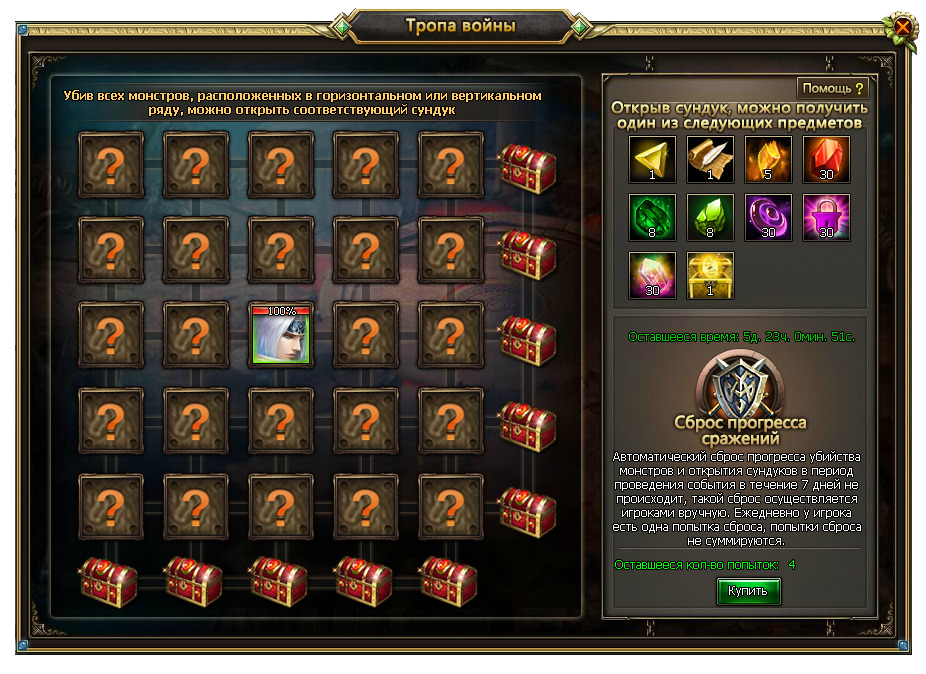Inspect the purple ring reward
This screenshot has height=674, width=926.
tap(768, 218)
